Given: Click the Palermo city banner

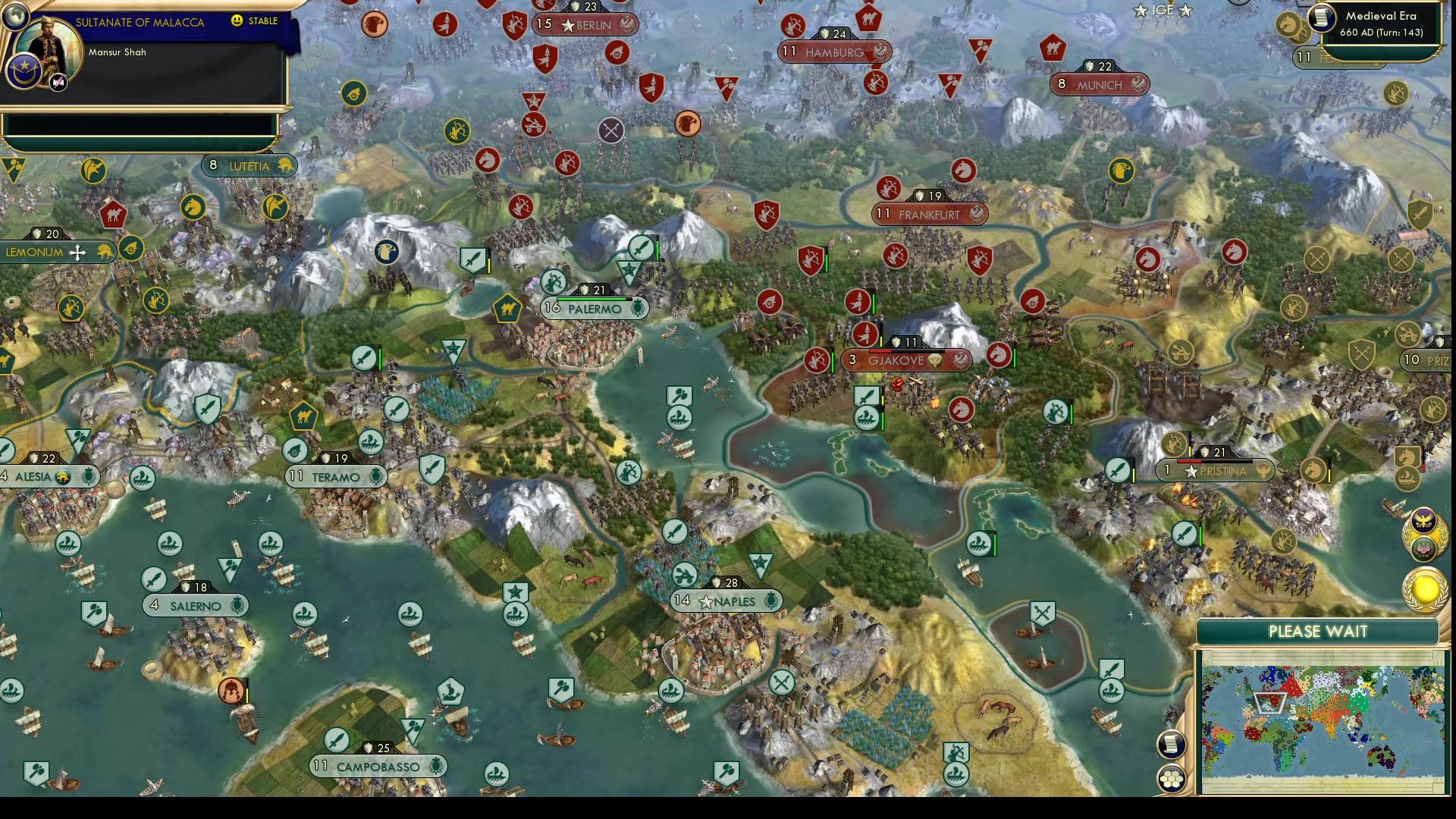Looking at the screenshot, I should (595, 309).
